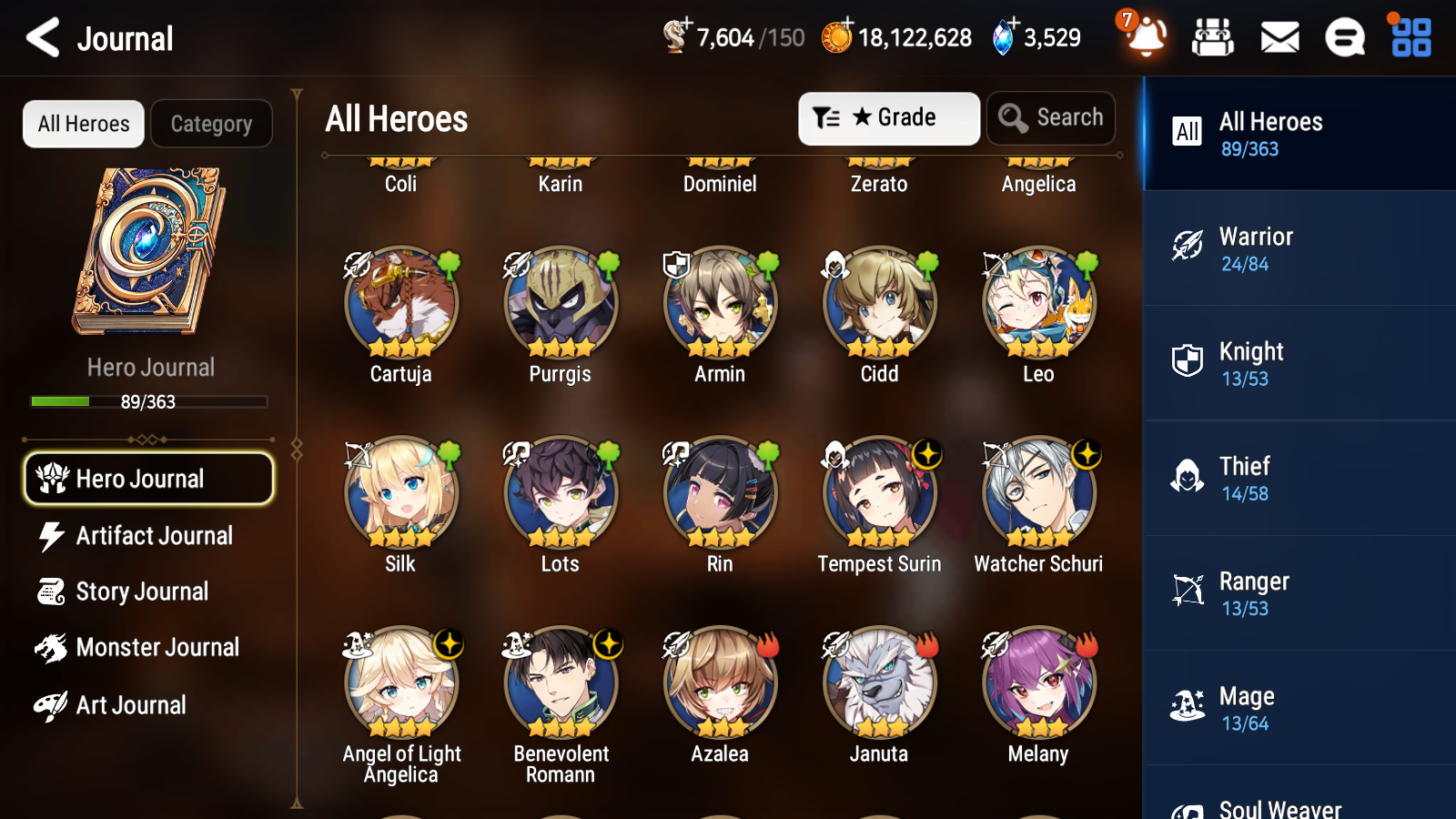Open the hero Search function
The image size is (1456, 819).
[x=1051, y=117]
